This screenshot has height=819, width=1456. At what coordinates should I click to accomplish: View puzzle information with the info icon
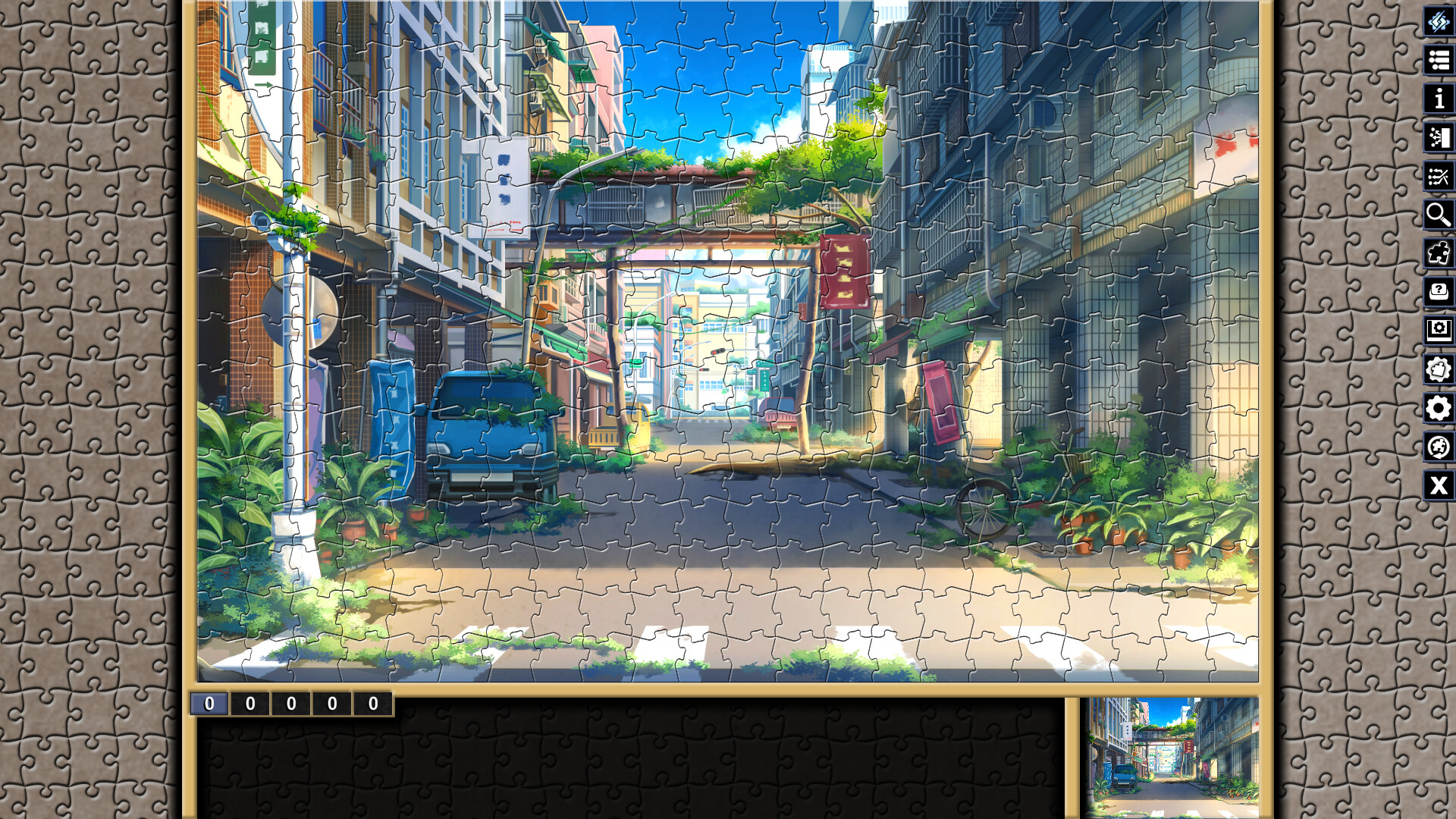(x=1436, y=99)
